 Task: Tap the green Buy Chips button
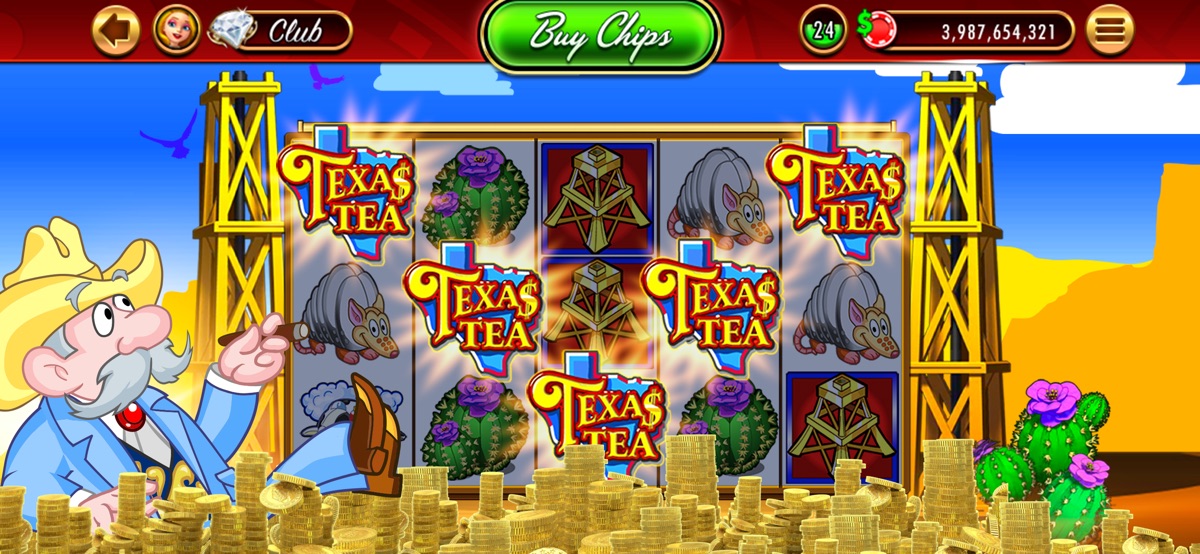(x=600, y=33)
